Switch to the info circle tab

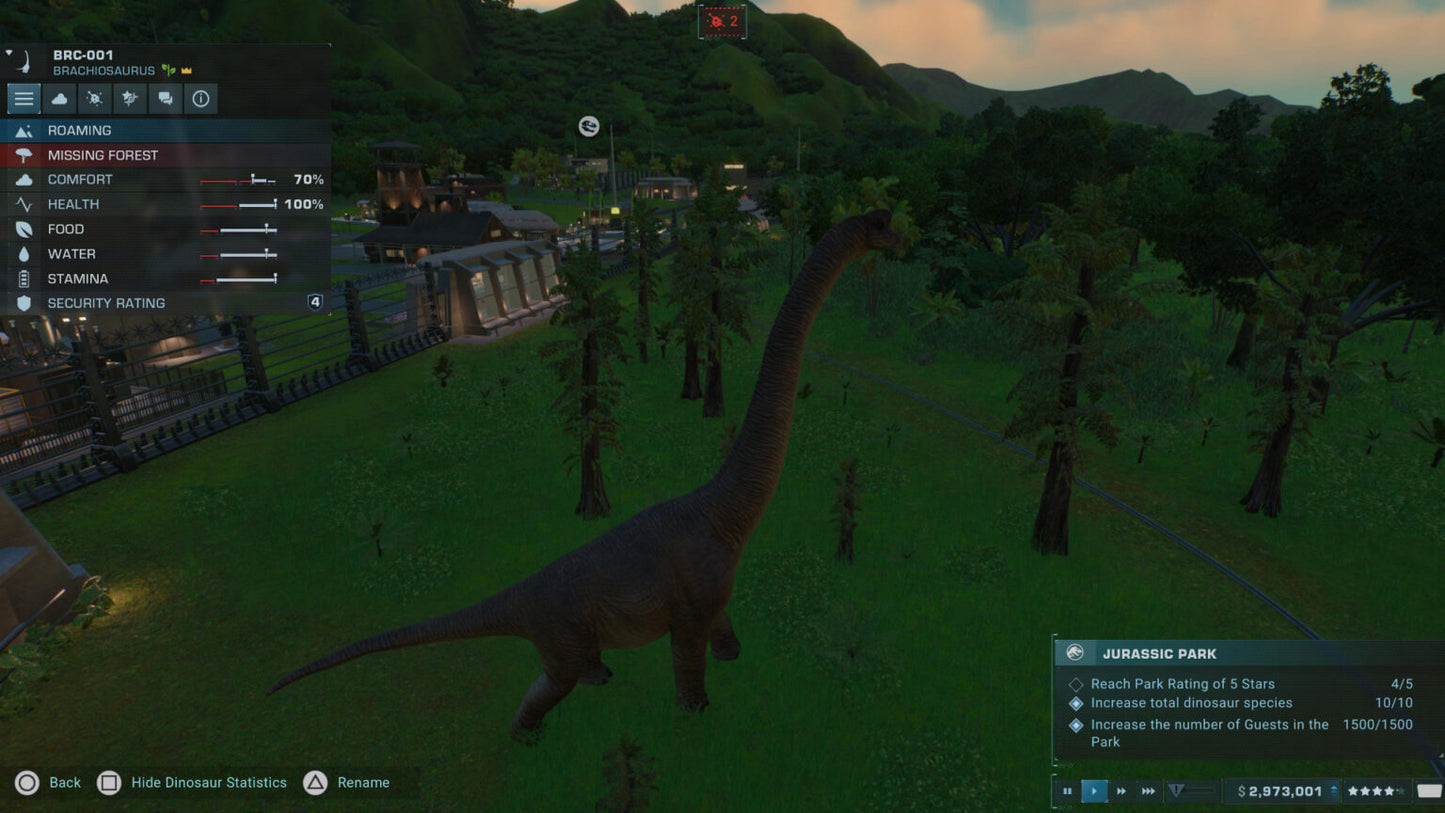tap(201, 98)
